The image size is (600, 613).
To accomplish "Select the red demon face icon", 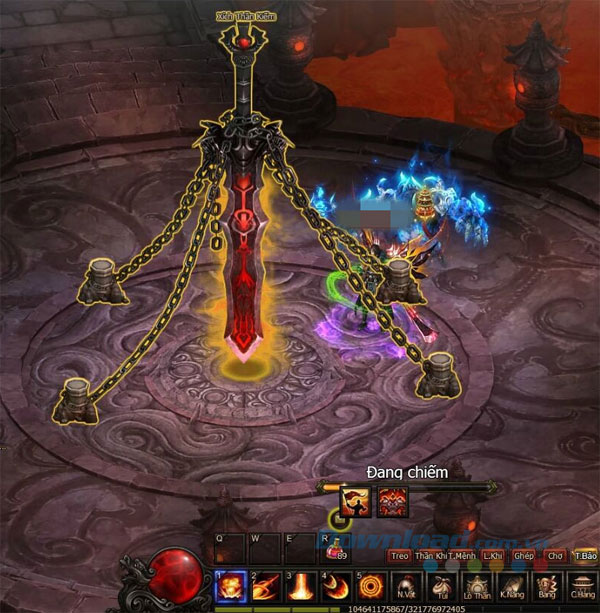I will [x=393, y=502].
